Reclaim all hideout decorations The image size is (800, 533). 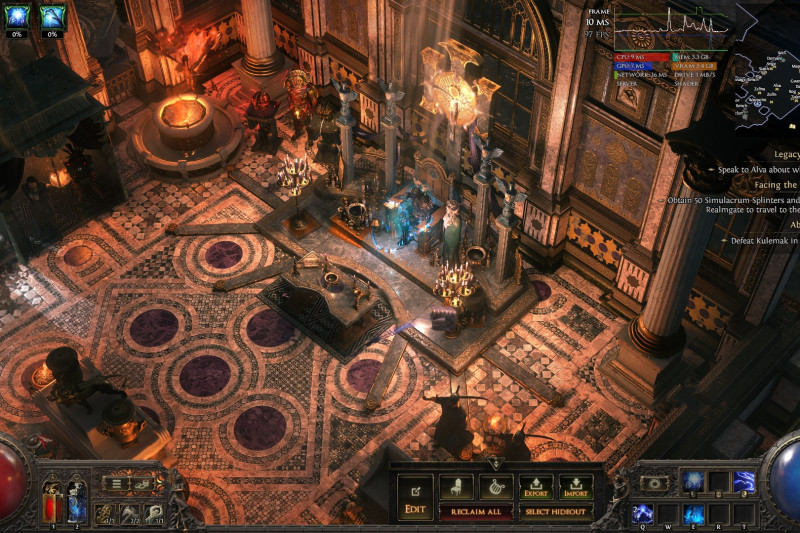point(476,512)
